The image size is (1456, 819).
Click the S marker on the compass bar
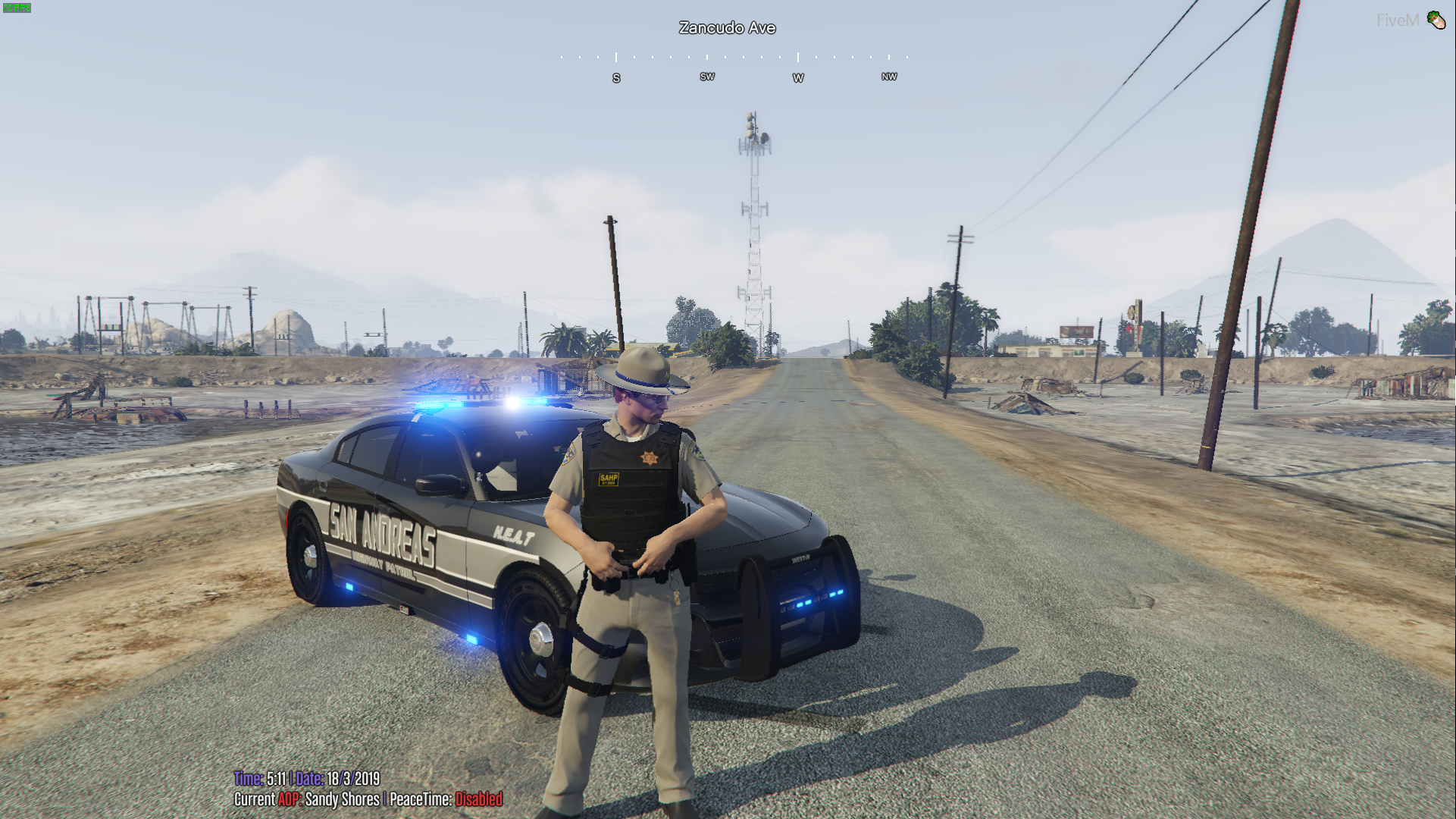pyautogui.click(x=616, y=77)
